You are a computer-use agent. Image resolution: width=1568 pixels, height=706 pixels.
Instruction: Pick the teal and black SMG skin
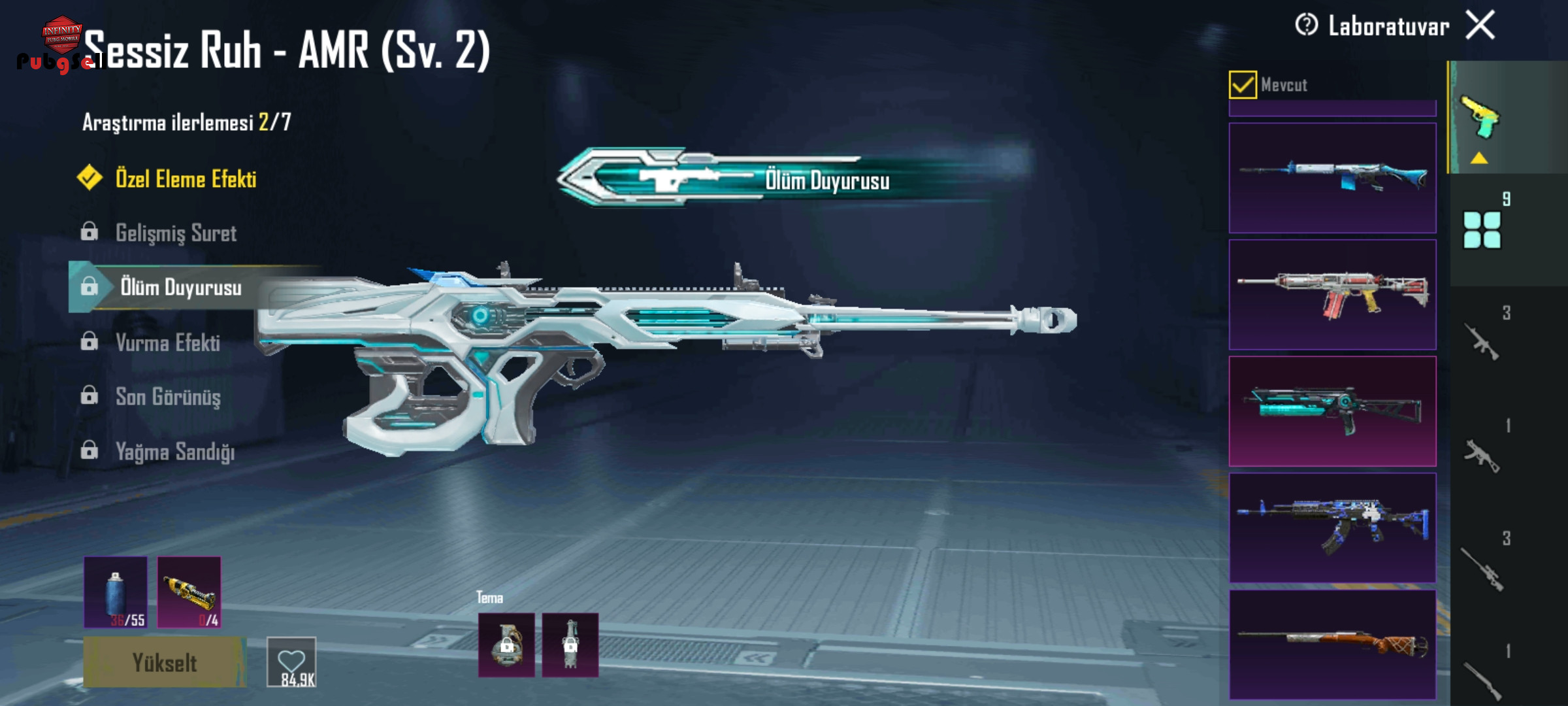coord(1332,411)
